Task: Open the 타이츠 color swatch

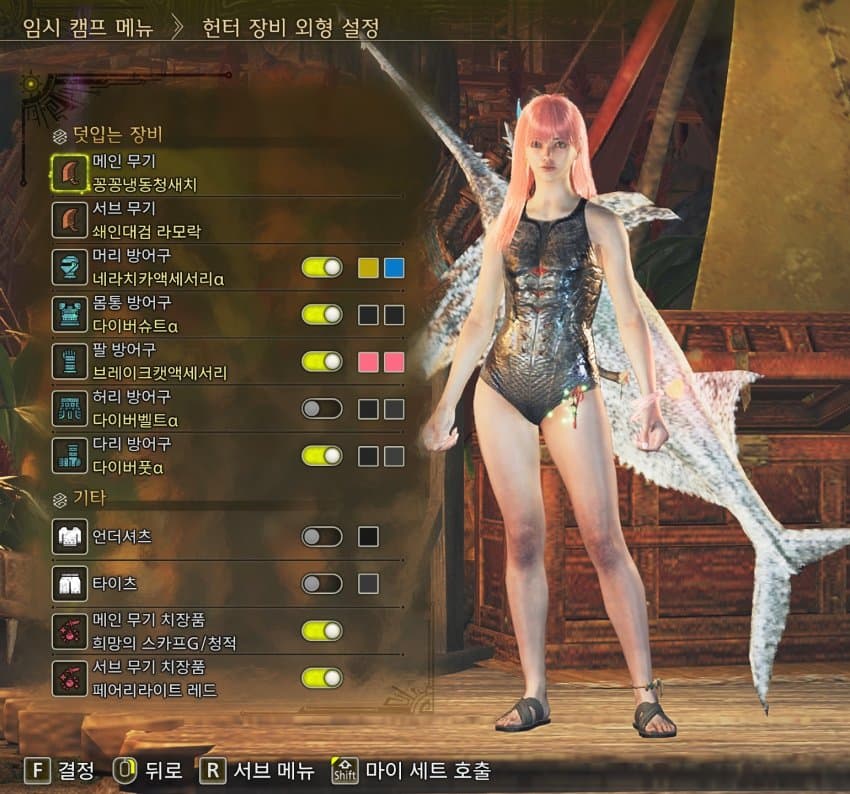Action: (368, 583)
